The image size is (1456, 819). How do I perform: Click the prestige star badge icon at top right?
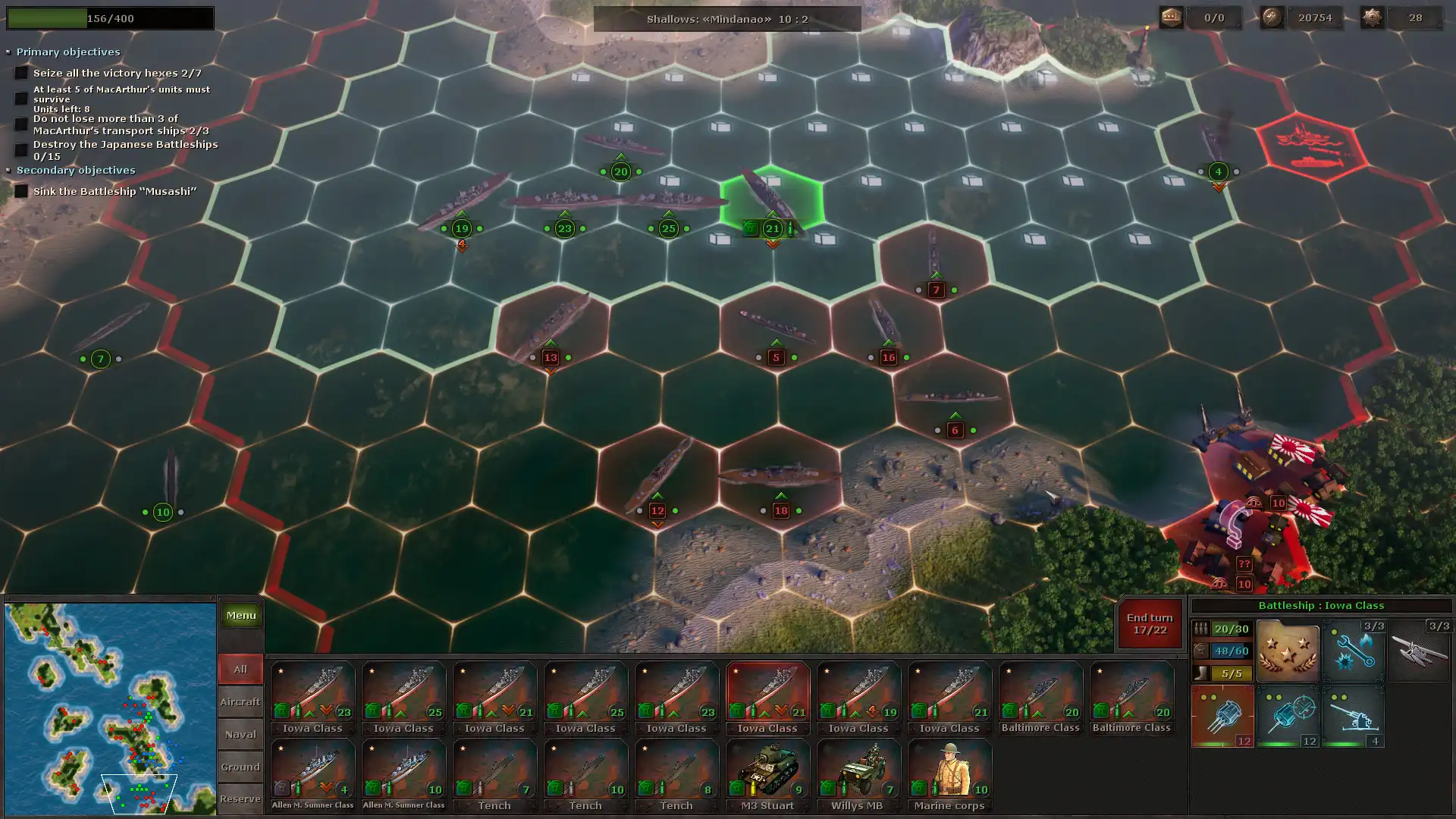[x=1373, y=17]
